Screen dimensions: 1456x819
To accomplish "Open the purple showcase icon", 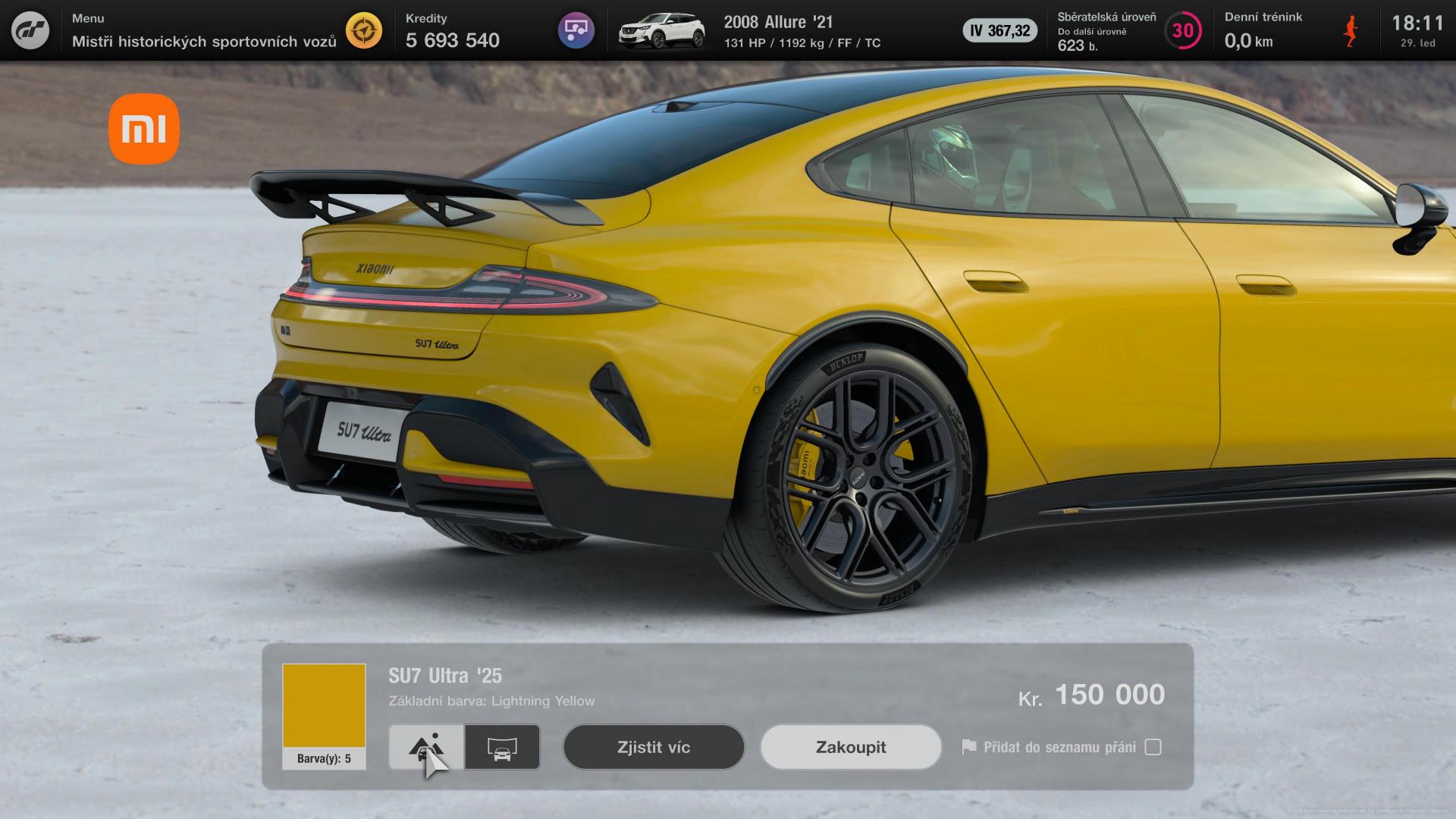I will tap(576, 30).
